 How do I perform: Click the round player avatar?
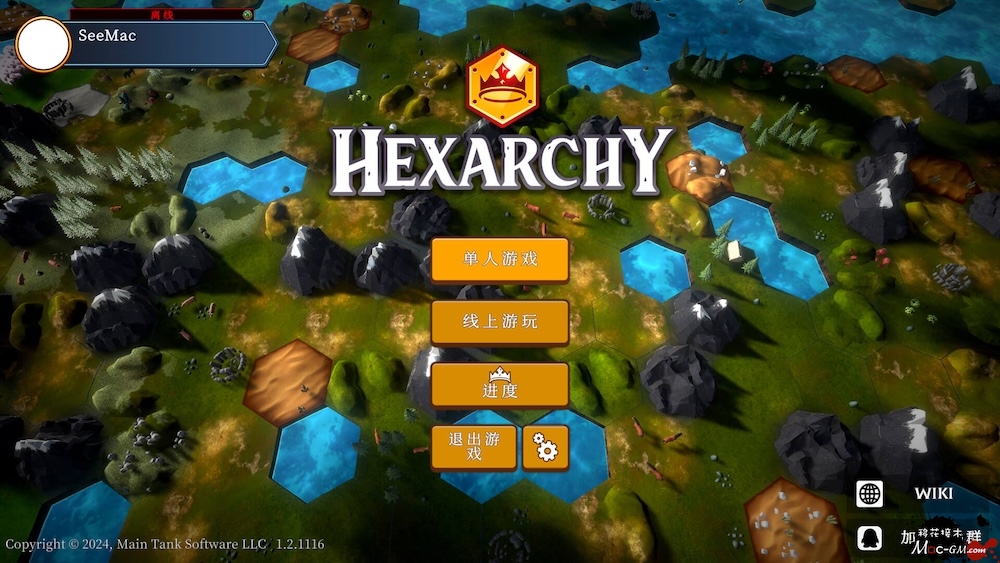pos(43,45)
